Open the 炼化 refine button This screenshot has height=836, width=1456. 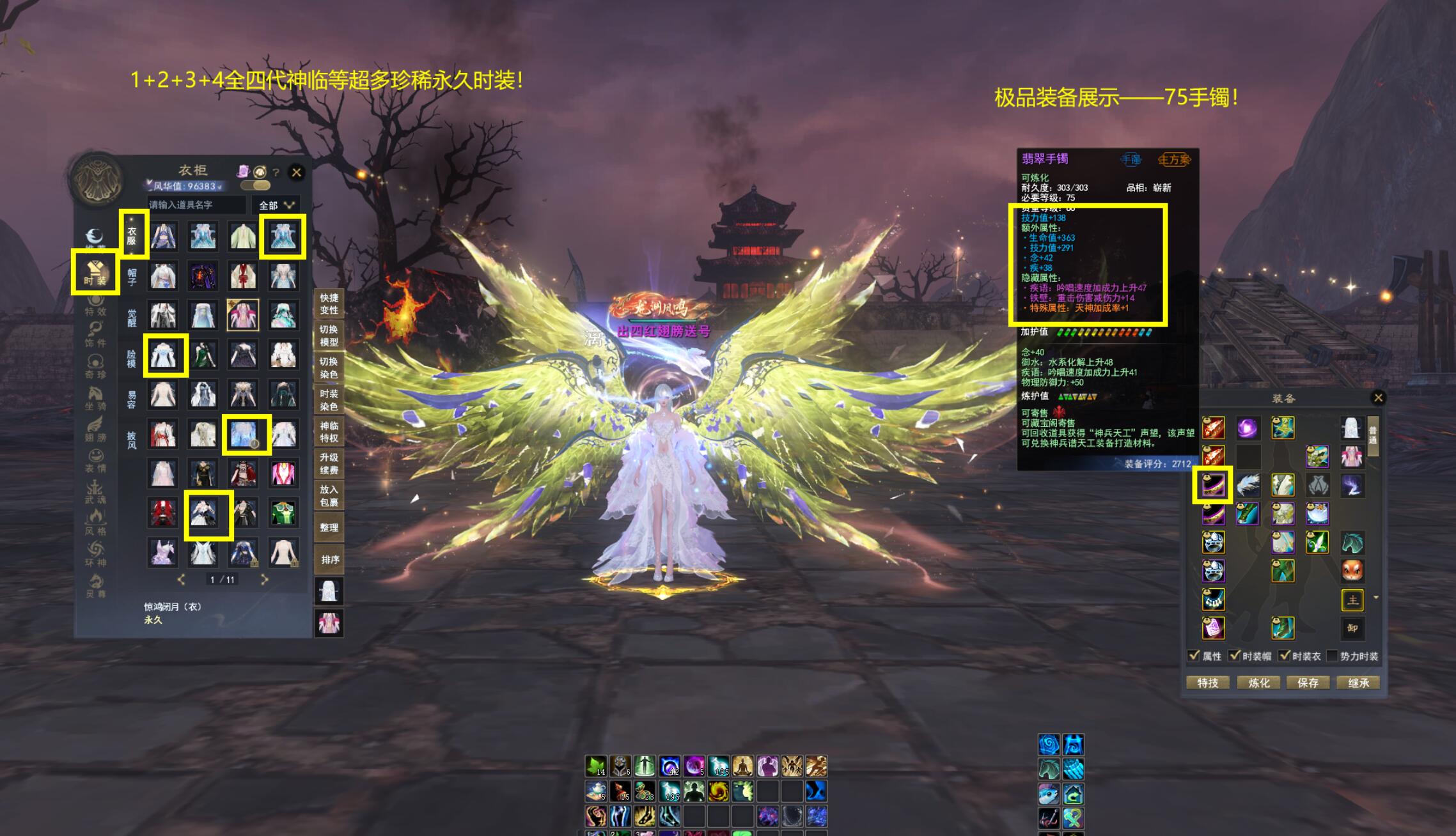(x=1258, y=683)
